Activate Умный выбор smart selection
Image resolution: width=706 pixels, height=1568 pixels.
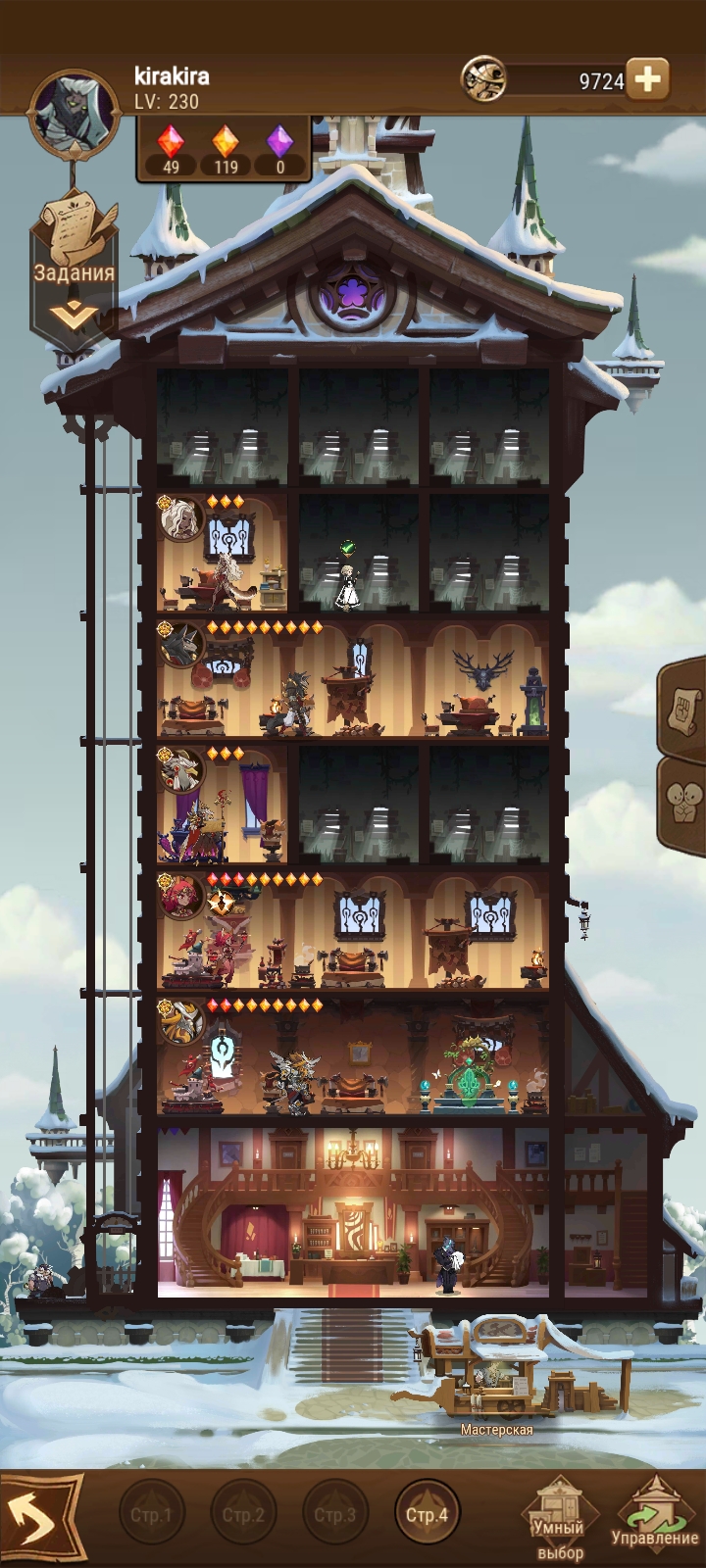pos(559,1520)
